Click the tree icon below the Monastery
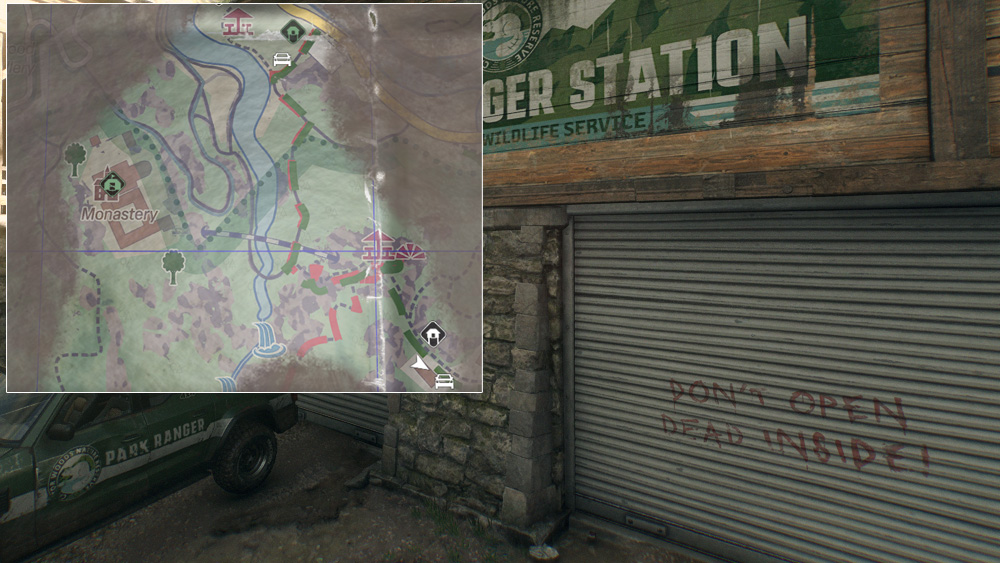1000x563 pixels. pyautogui.click(x=174, y=265)
